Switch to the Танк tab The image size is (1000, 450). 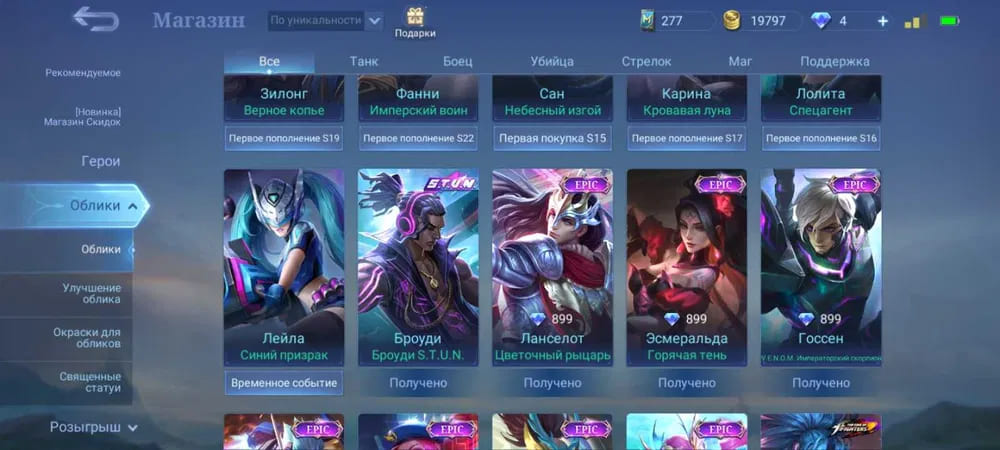(364, 61)
